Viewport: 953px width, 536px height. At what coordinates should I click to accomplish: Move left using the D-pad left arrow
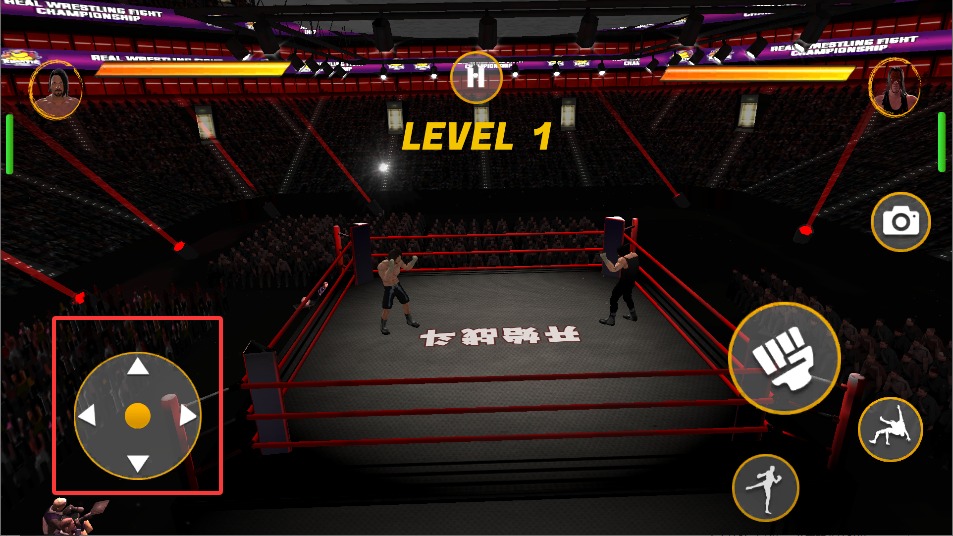click(89, 416)
